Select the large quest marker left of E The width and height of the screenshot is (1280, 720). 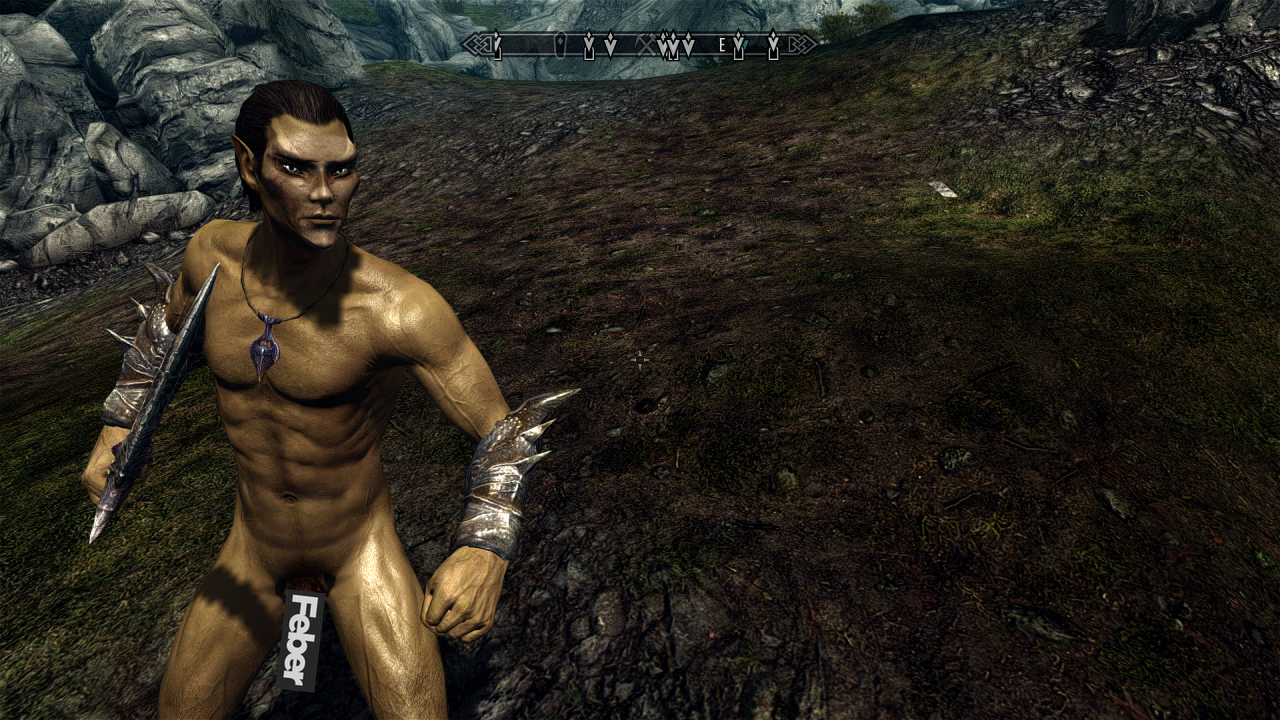click(687, 43)
